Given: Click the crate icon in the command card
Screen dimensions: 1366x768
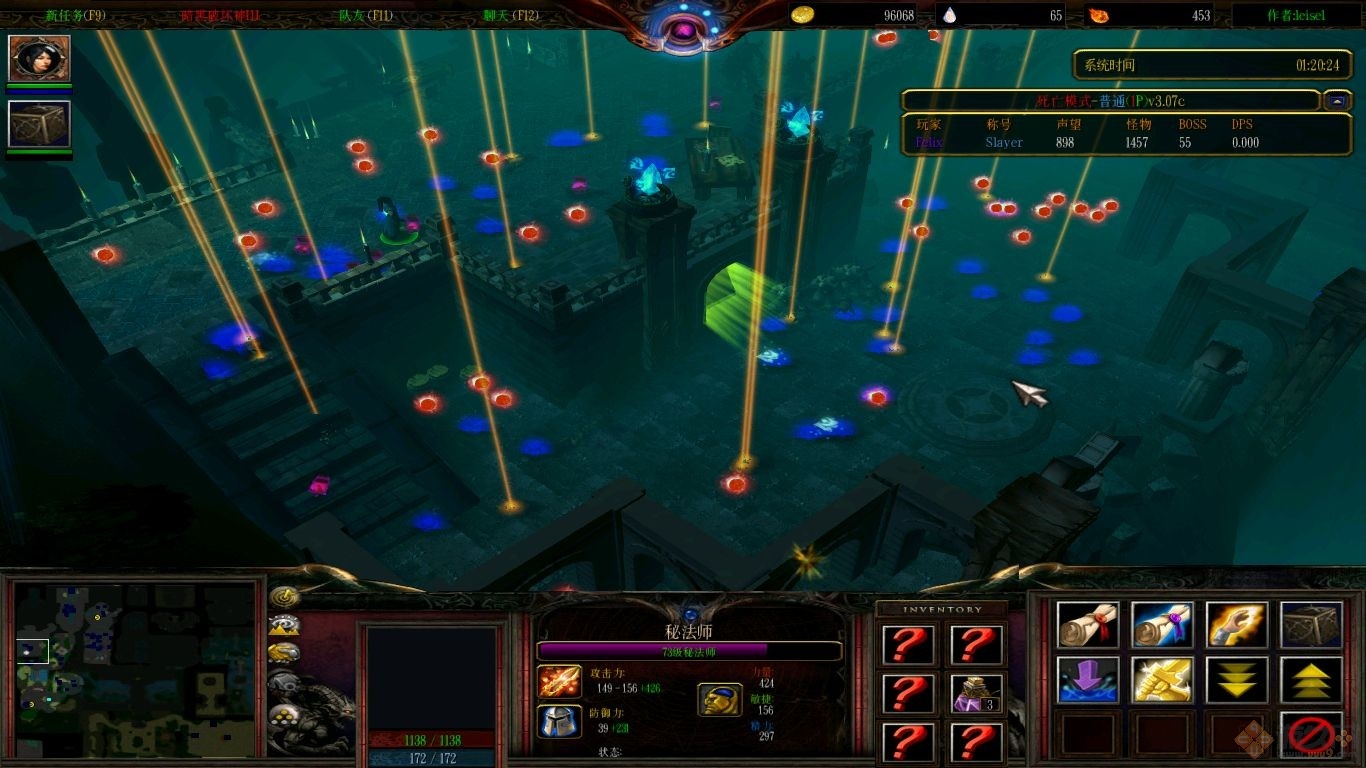Looking at the screenshot, I should pyautogui.click(x=1311, y=625).
